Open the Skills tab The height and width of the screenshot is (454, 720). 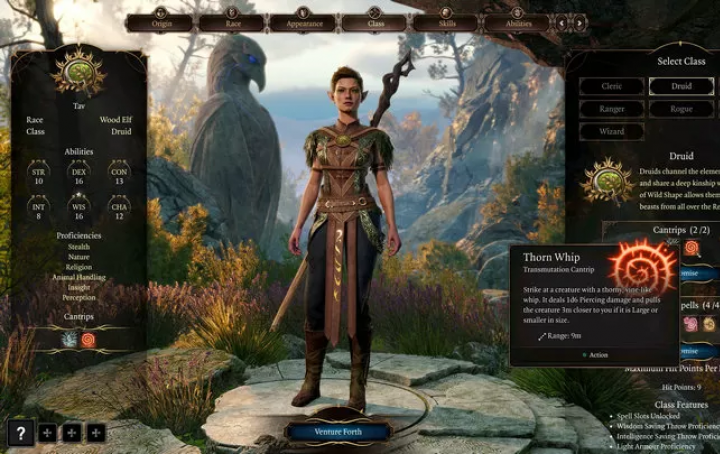[445, 22]
